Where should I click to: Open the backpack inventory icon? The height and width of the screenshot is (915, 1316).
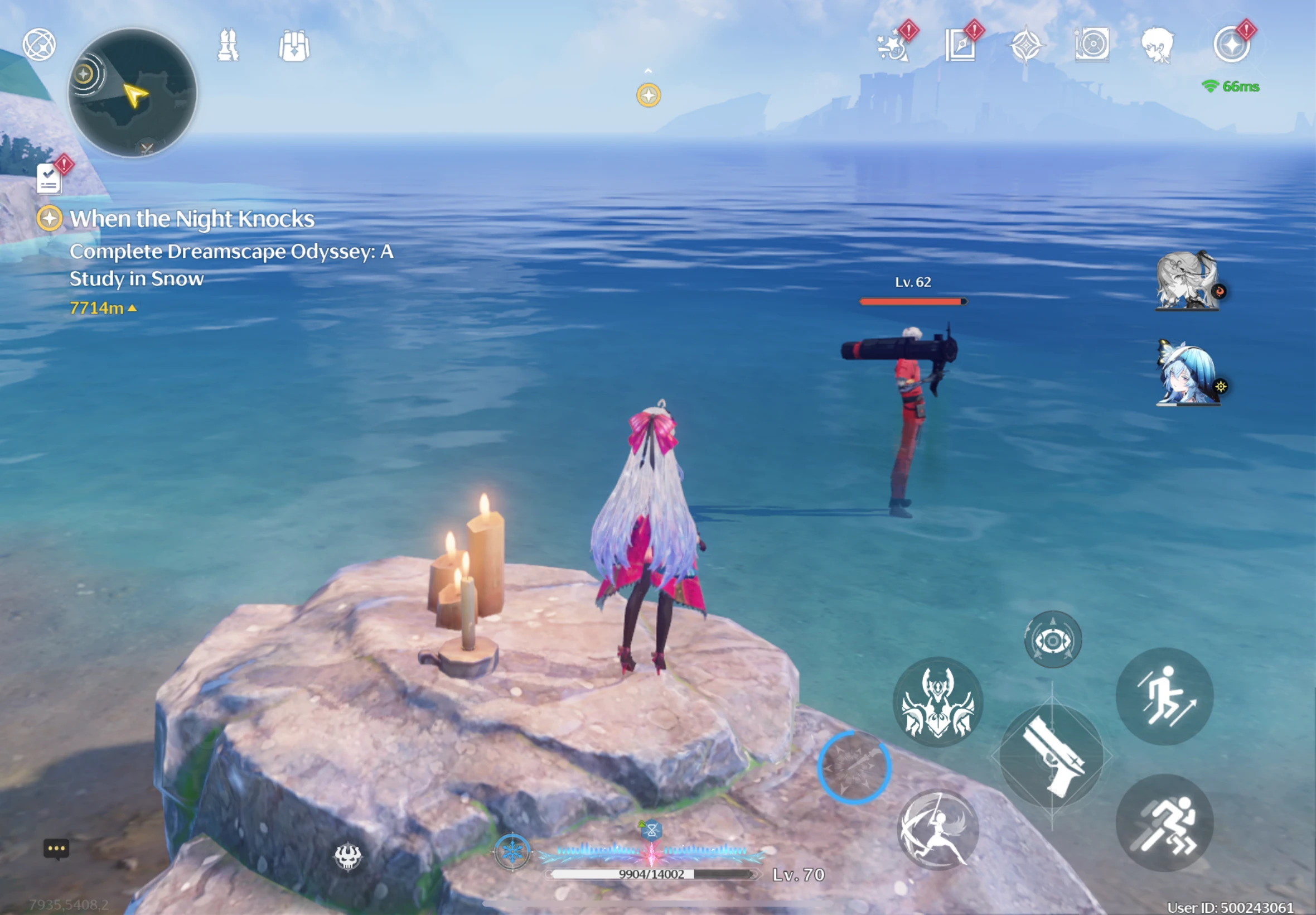(x=294, y=46)
